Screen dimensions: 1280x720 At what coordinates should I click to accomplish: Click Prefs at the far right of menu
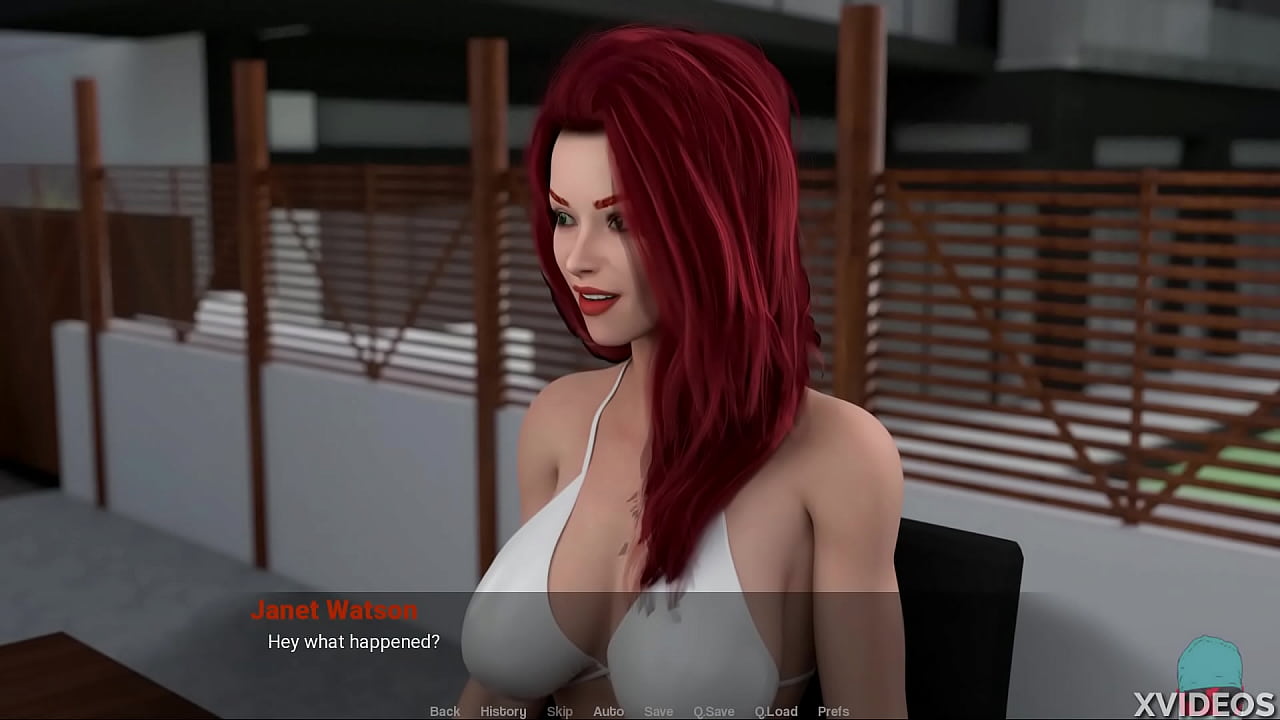coord(834,711)
